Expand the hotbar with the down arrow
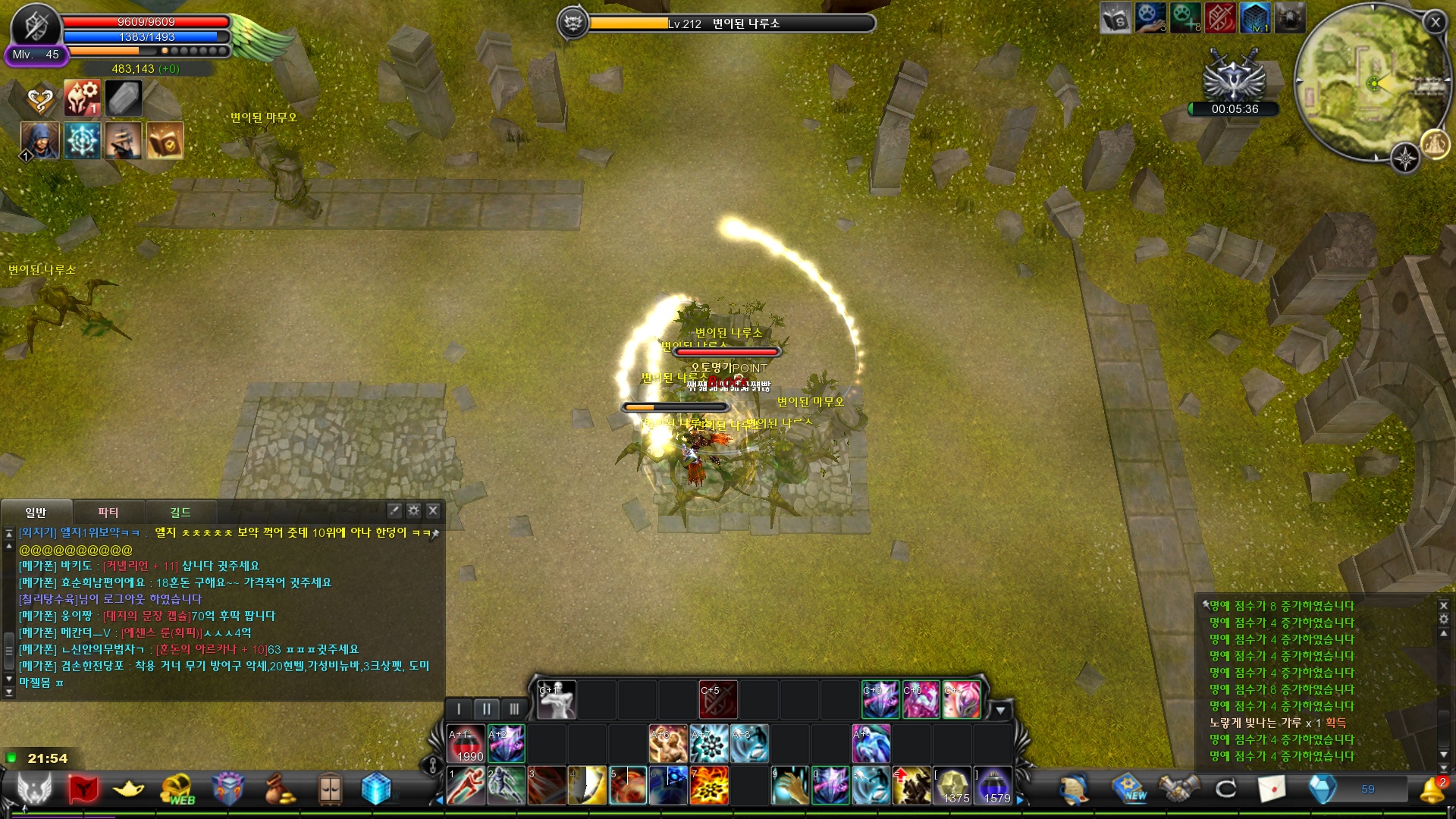Image resolution: width=1456 pixels, height=819 pixels. (x=1003, y=711)
